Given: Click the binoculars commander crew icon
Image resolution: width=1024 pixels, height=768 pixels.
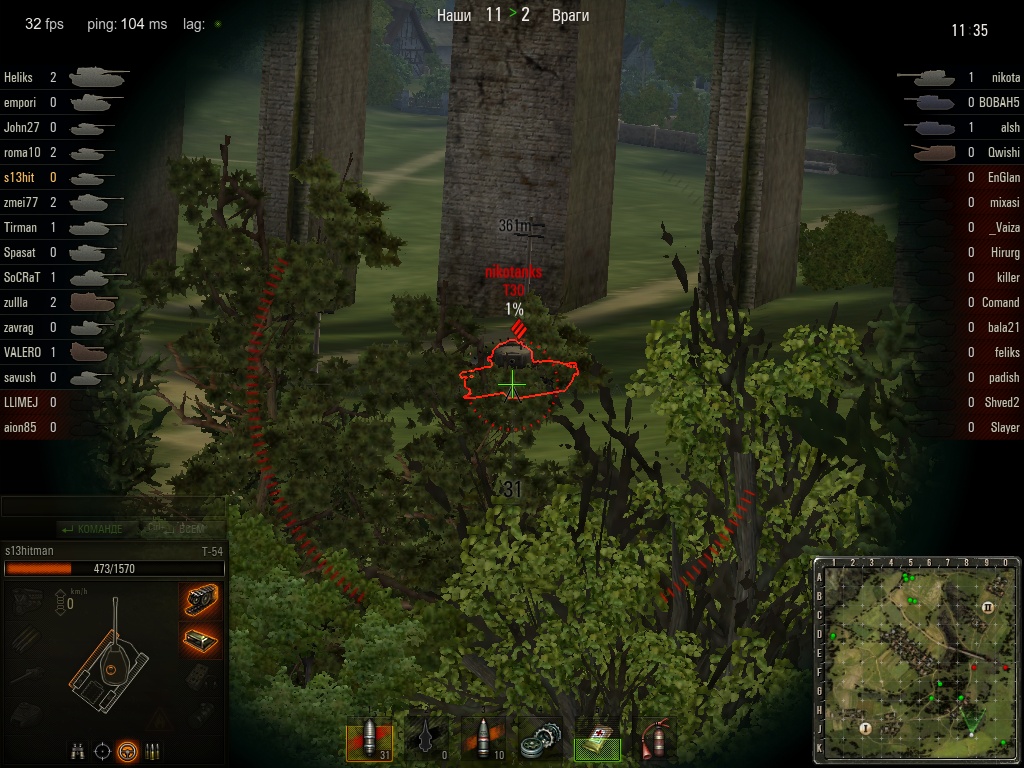Looking at the screenshot, I should pos(77,751).
